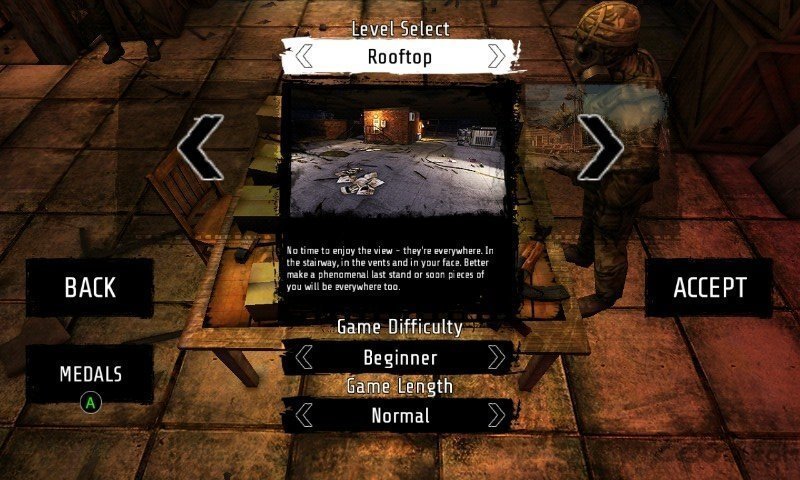The width and height of the screenshot is (800, 480).
Task: Select the Rooftop level preview image
Action: (399, 155)
